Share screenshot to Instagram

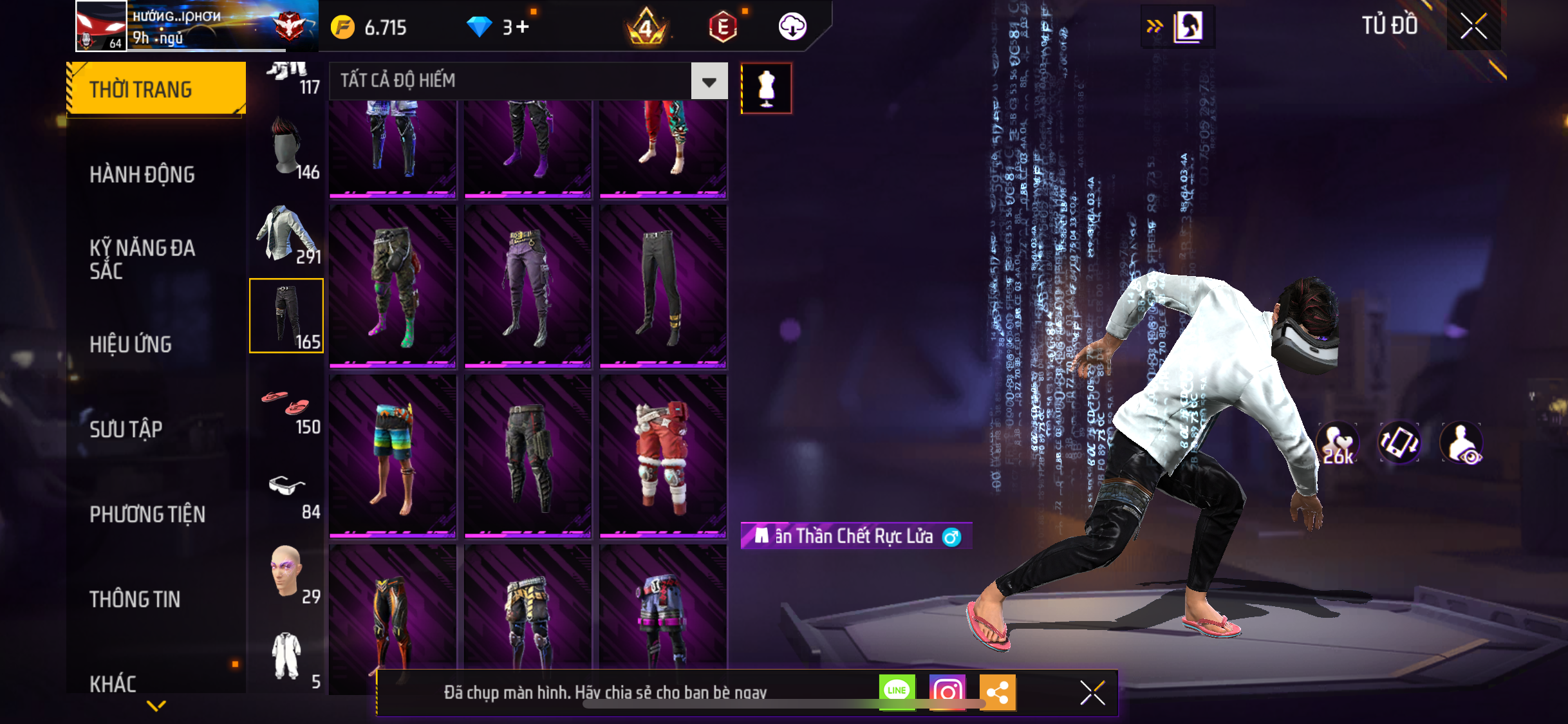pos(947,692)
